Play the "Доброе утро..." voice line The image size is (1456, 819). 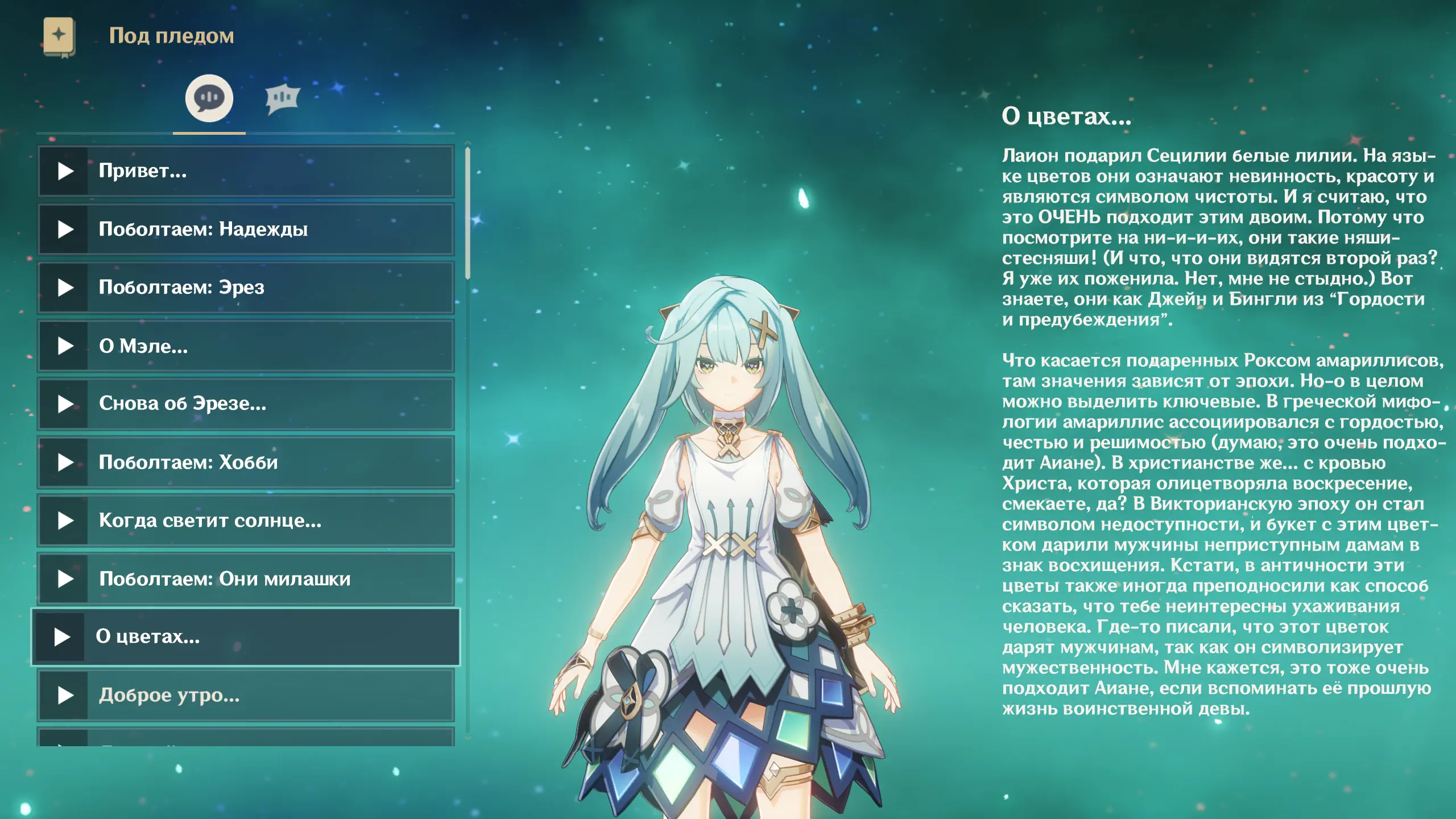tap(65, 695)
